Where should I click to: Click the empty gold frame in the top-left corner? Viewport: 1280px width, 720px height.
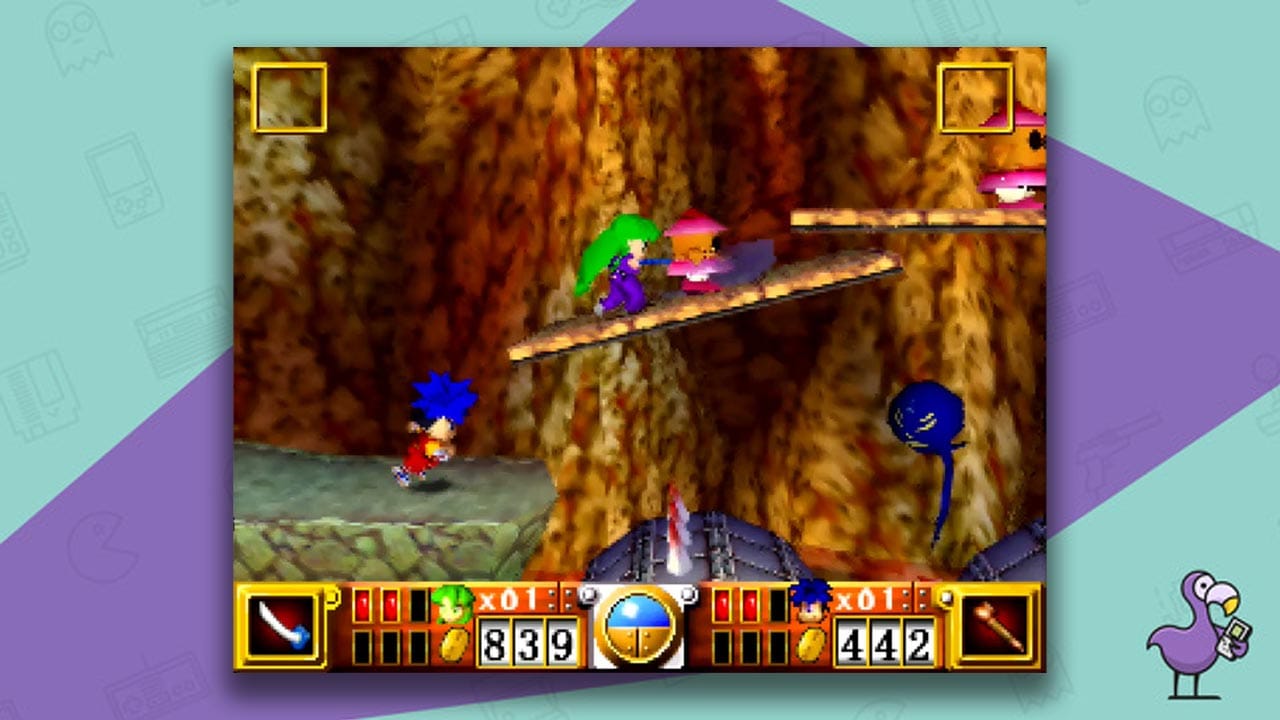coord(291,96)
